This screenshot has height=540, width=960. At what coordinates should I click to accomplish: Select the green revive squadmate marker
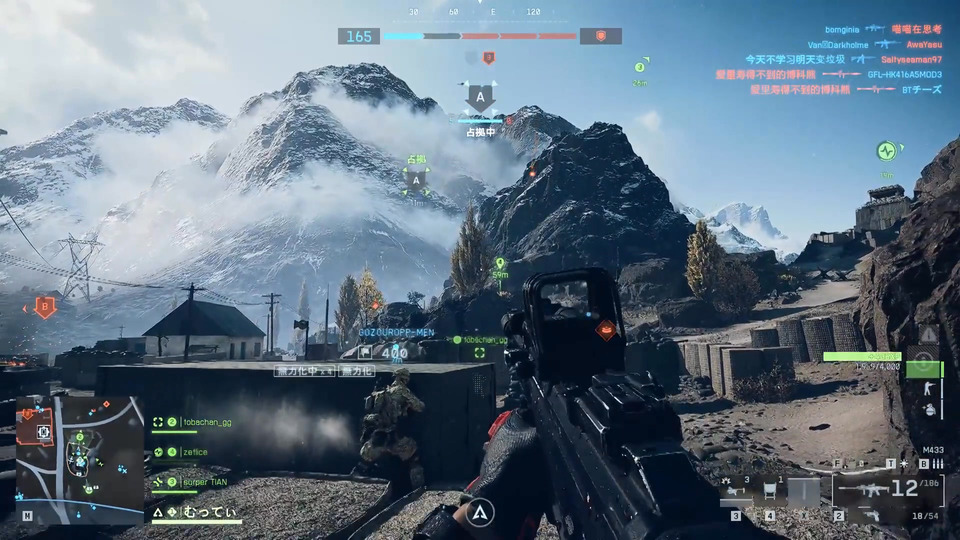tap(886, 152)
